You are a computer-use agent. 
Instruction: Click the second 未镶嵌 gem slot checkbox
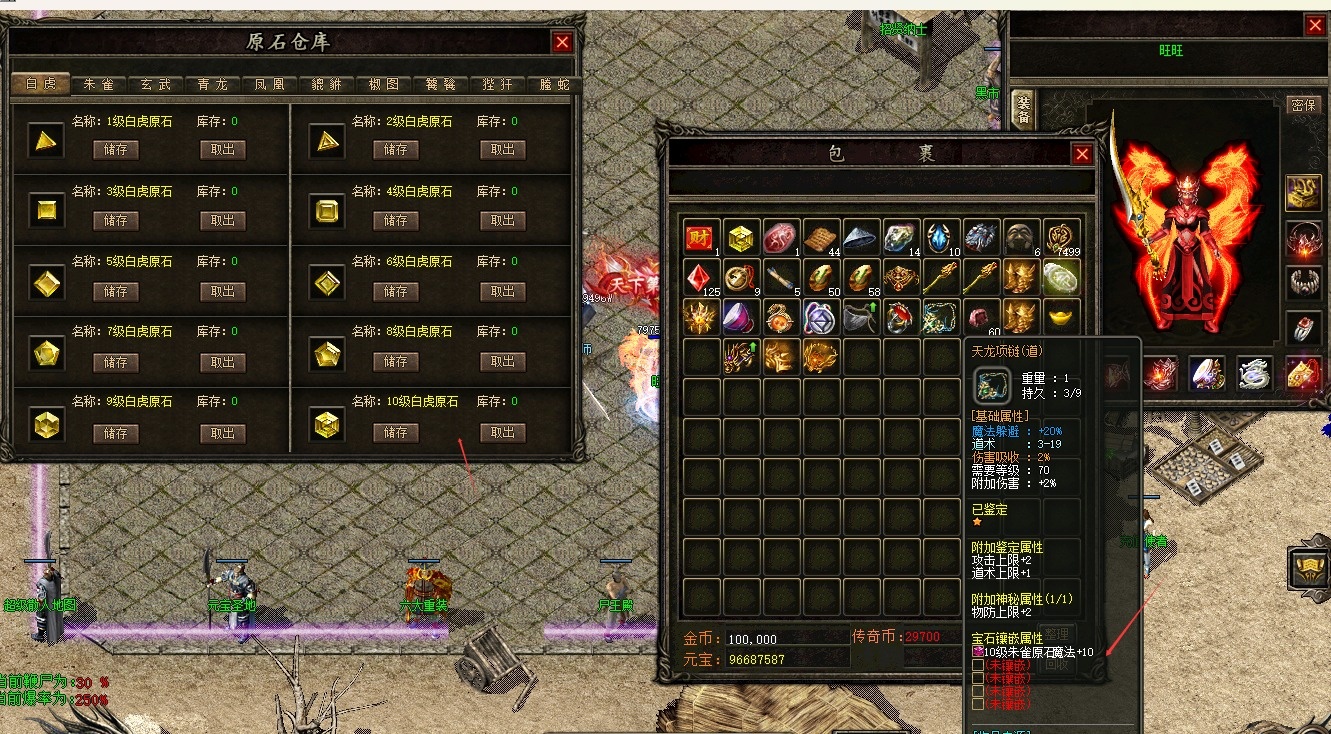pyautogui.click(x=977, y=677)
